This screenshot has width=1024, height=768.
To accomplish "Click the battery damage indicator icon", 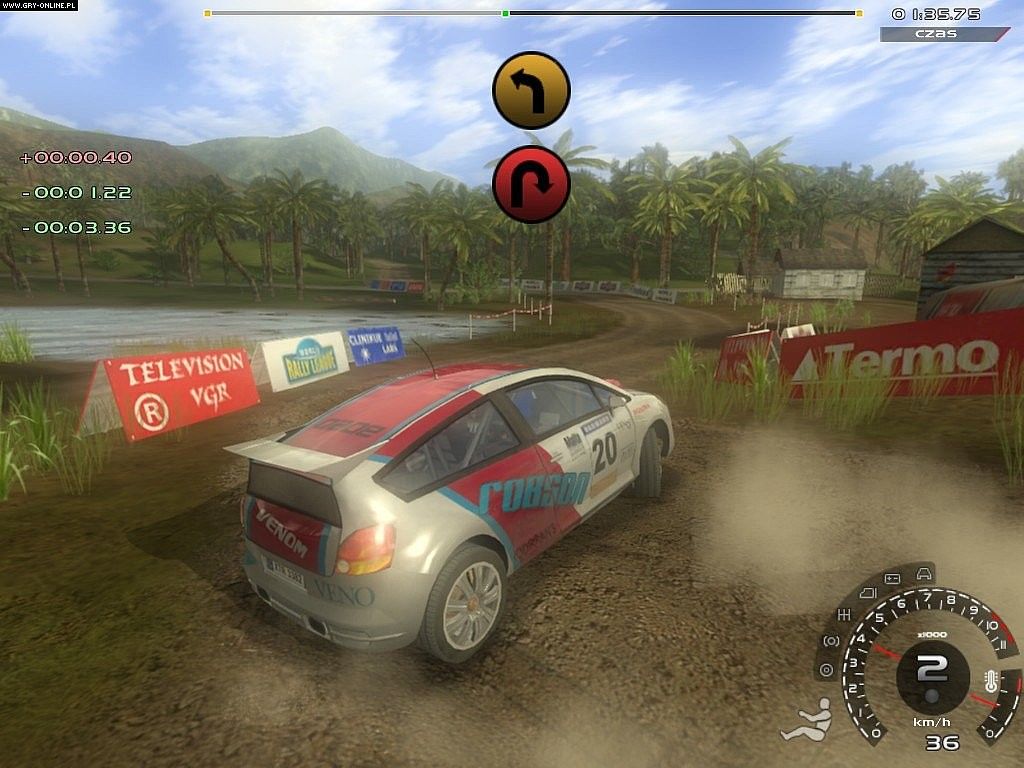I will [893, 579].
